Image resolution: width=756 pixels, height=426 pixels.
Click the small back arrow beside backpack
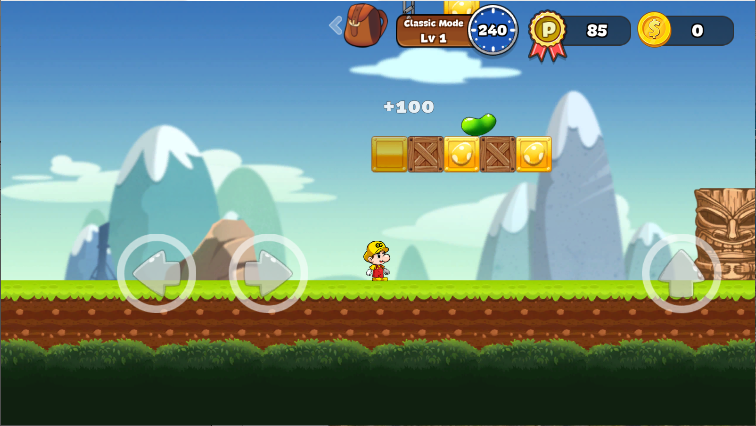[335, 25]
